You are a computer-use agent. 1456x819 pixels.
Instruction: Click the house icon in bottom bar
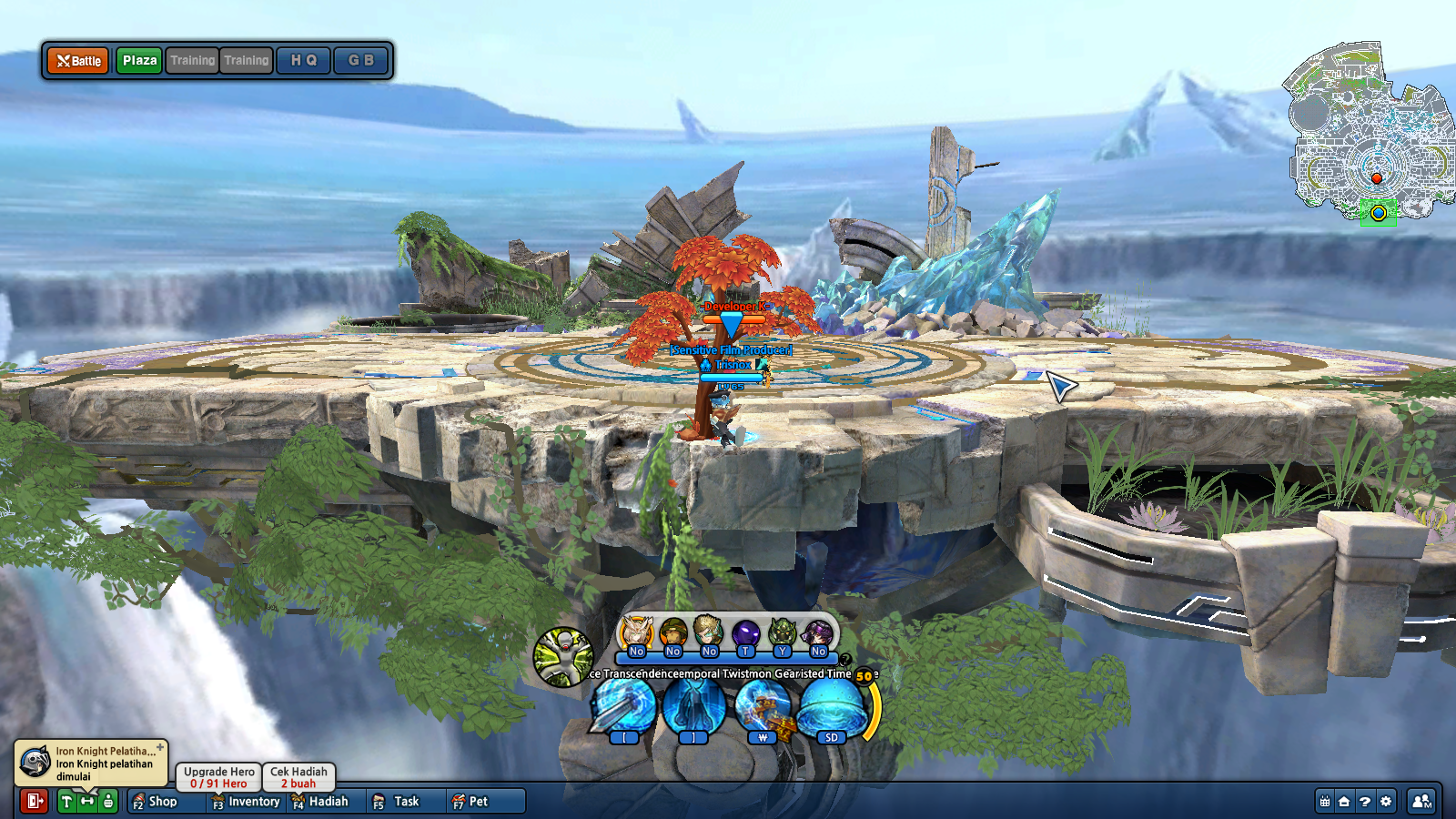coord(1344,802)
